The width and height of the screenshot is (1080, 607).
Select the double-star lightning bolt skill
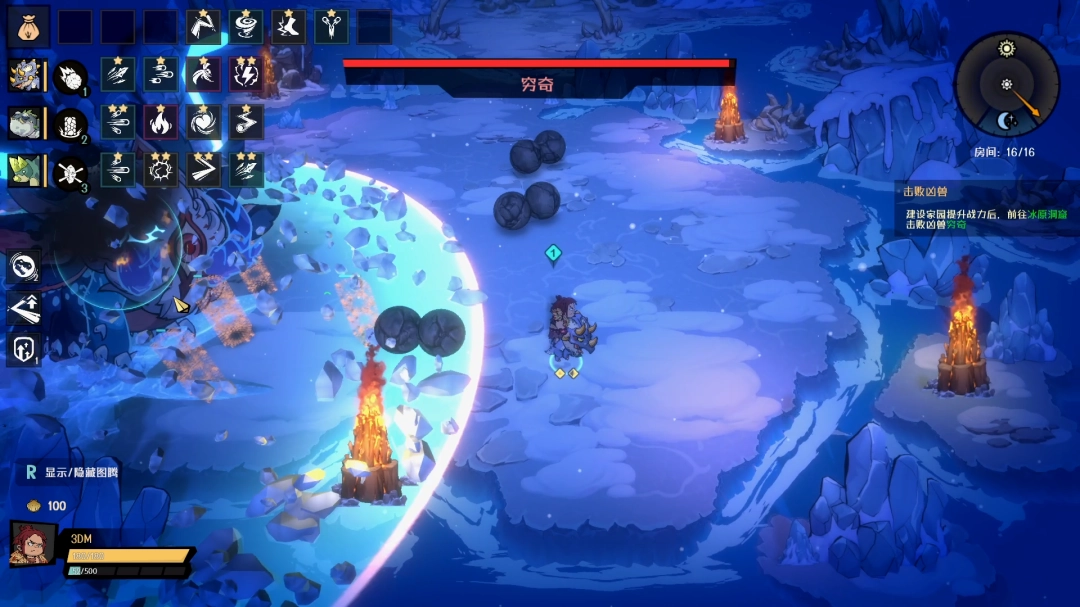(x=246, y=75)
